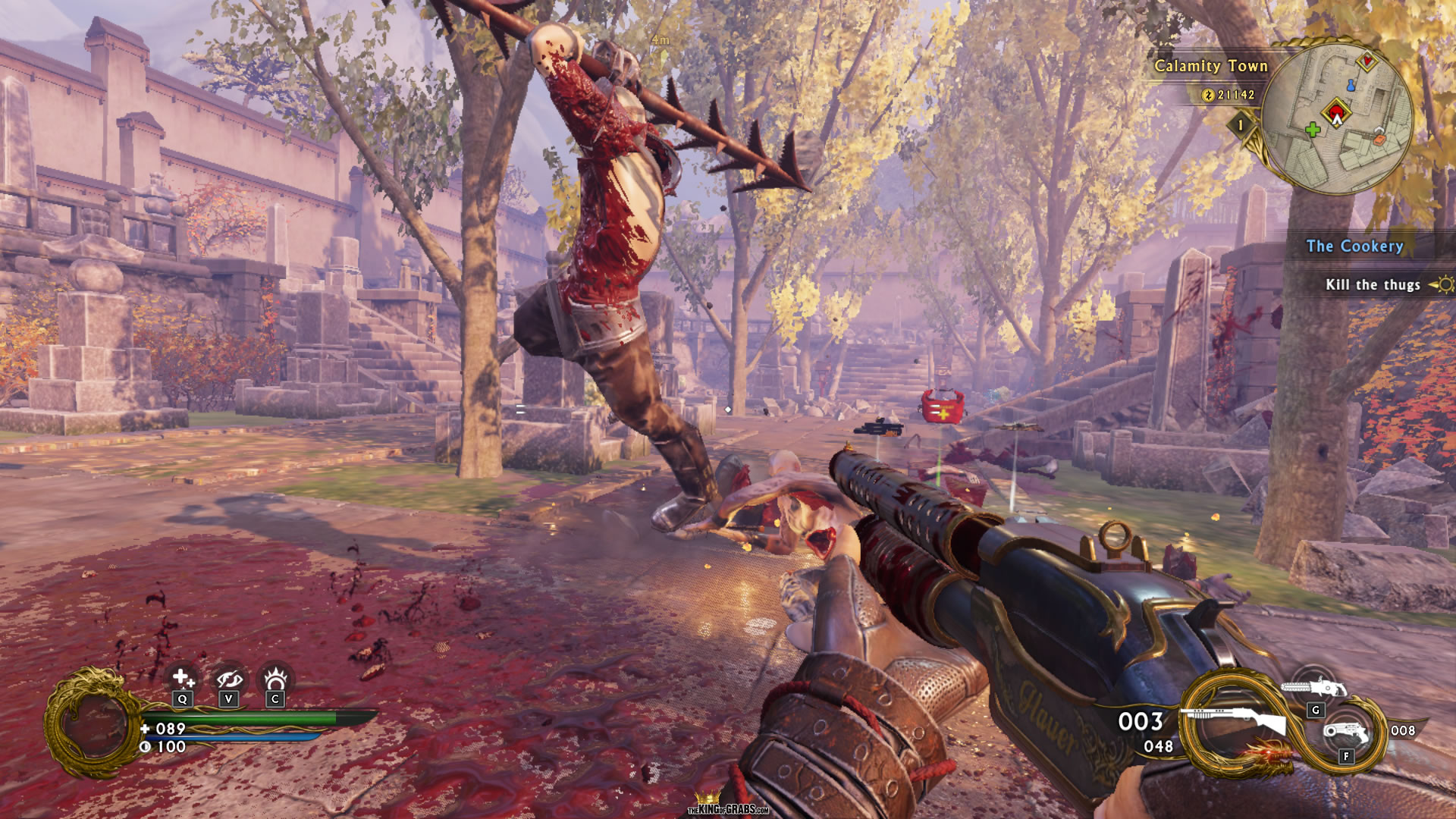Switch to the chainsaw weapon icon
1456x819 pixels.
(1313, 687)
